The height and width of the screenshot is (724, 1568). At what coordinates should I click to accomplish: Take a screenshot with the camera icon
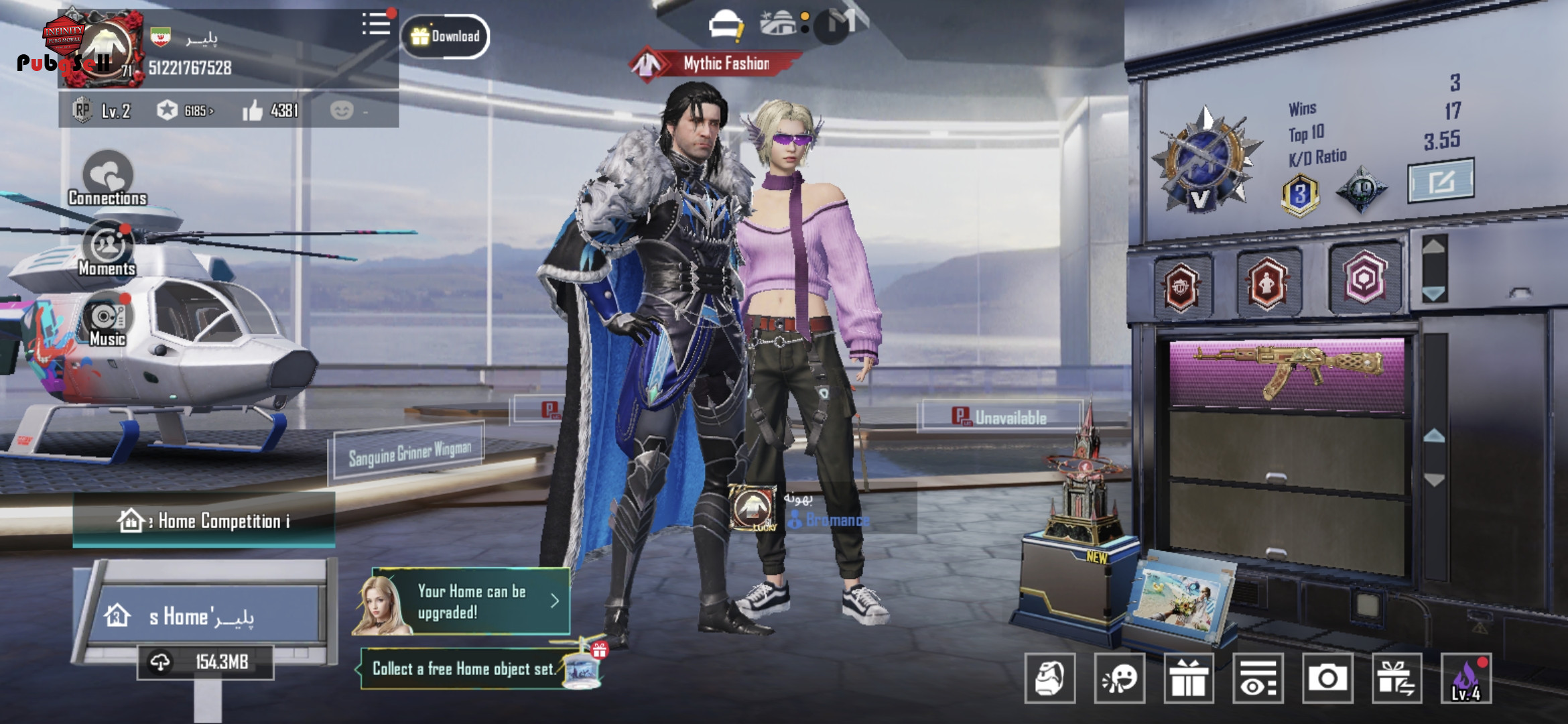[x=1327, y=678]
